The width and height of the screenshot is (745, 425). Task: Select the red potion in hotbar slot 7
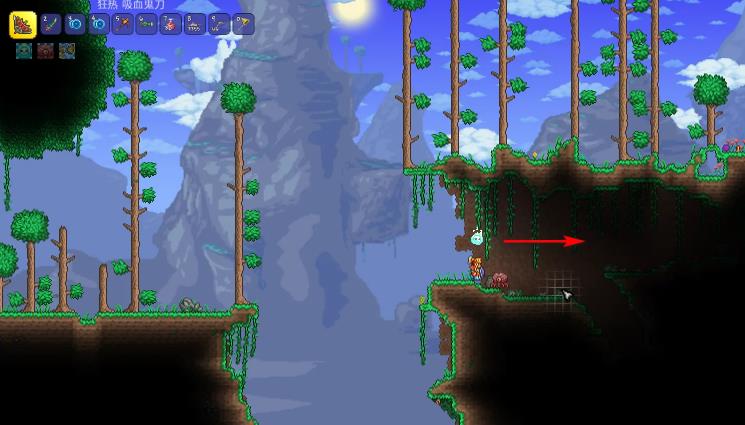point(170,25)
